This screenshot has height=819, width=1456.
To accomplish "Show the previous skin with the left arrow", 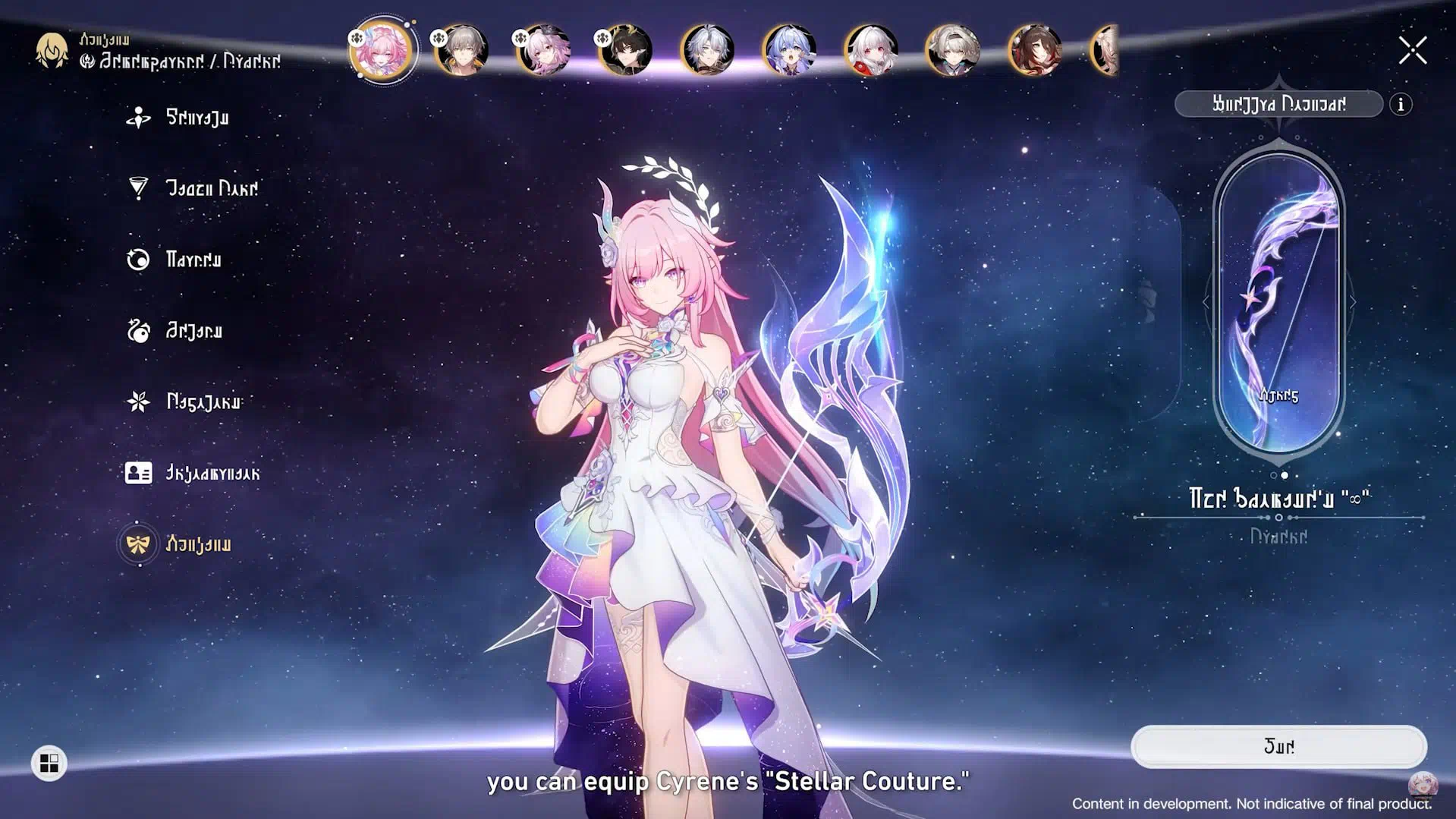I will [x=1206, y=302].
